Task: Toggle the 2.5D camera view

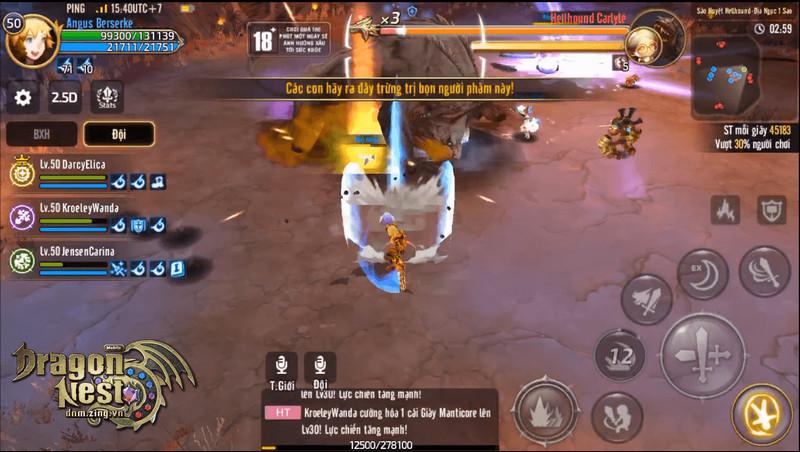Action: 65,97
